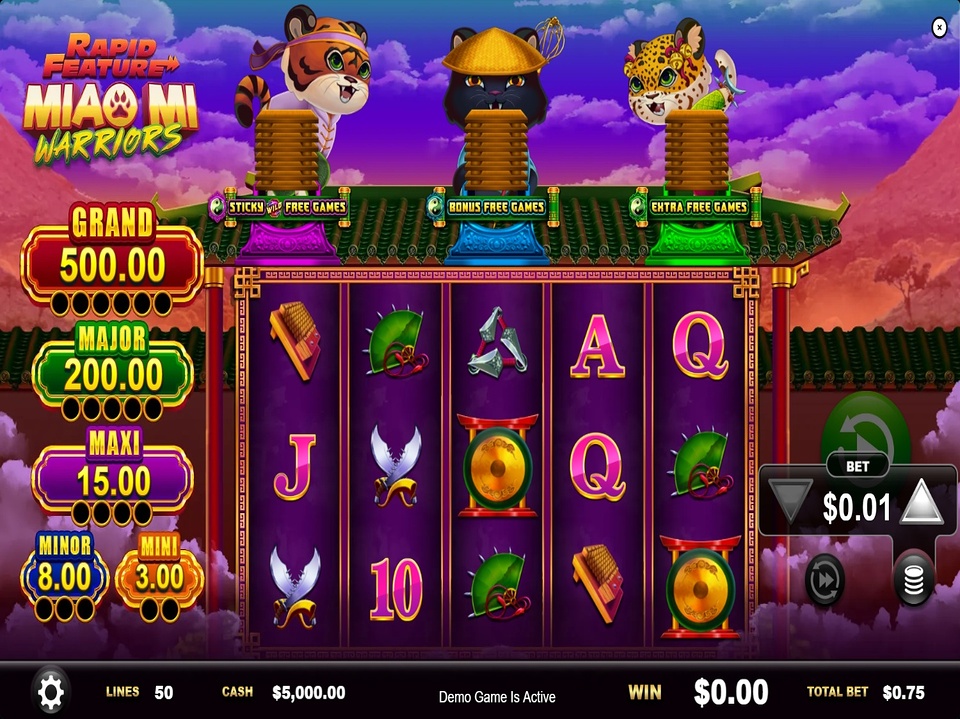Toggle the coin stack bet button

[913, 579]
